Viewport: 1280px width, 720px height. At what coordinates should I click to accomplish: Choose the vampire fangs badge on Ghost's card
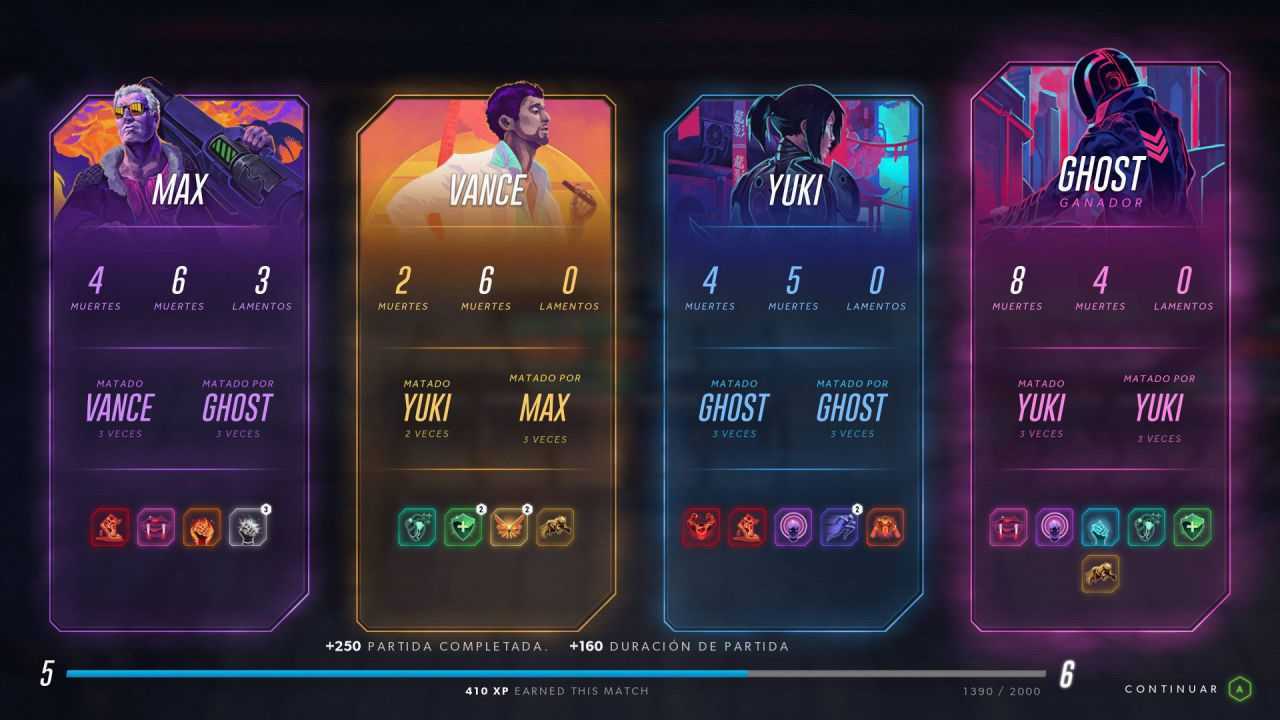(x=1008, y=527)
